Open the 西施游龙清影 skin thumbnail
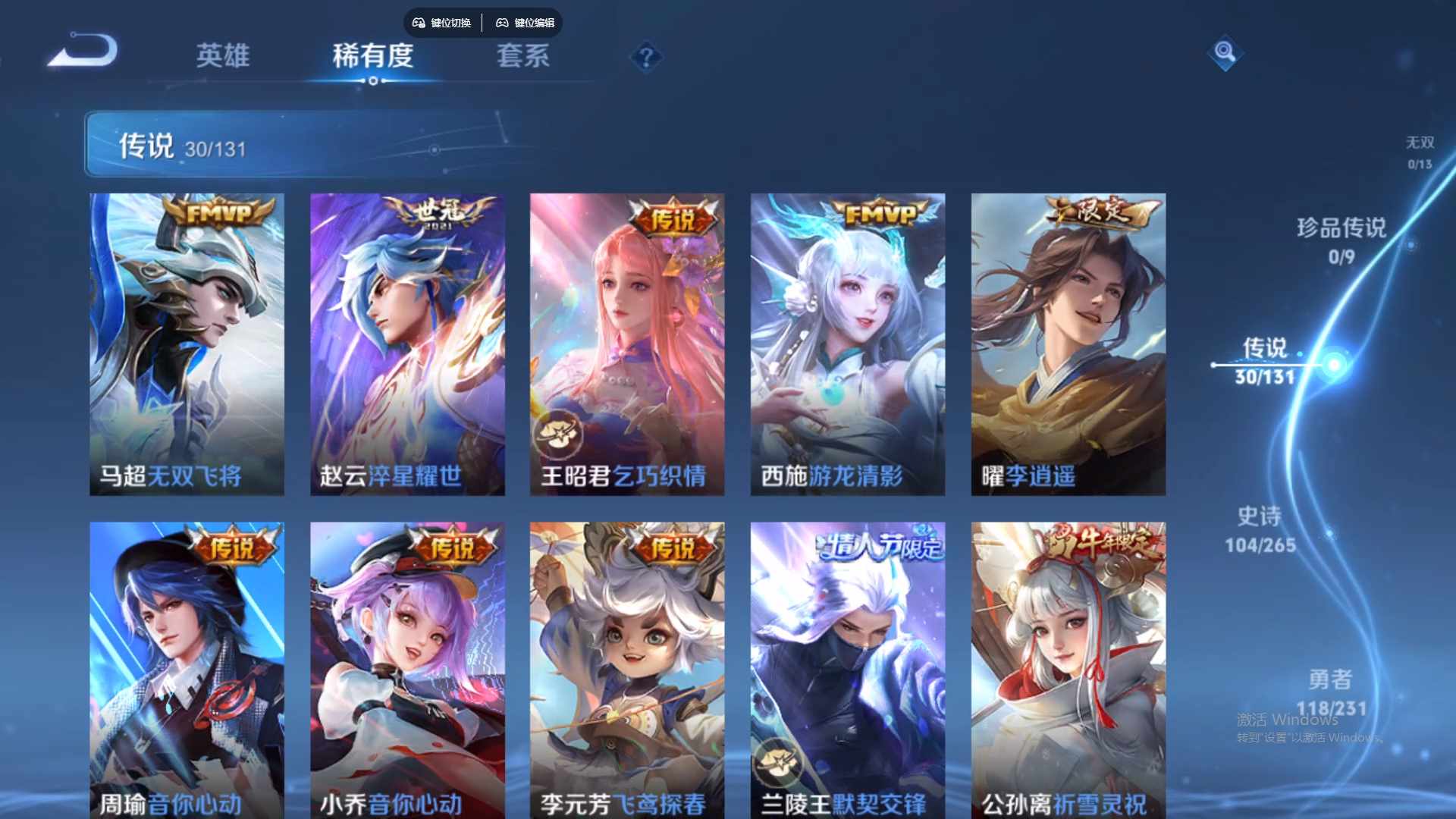1456x819 pixels. [x=846, y=341]
